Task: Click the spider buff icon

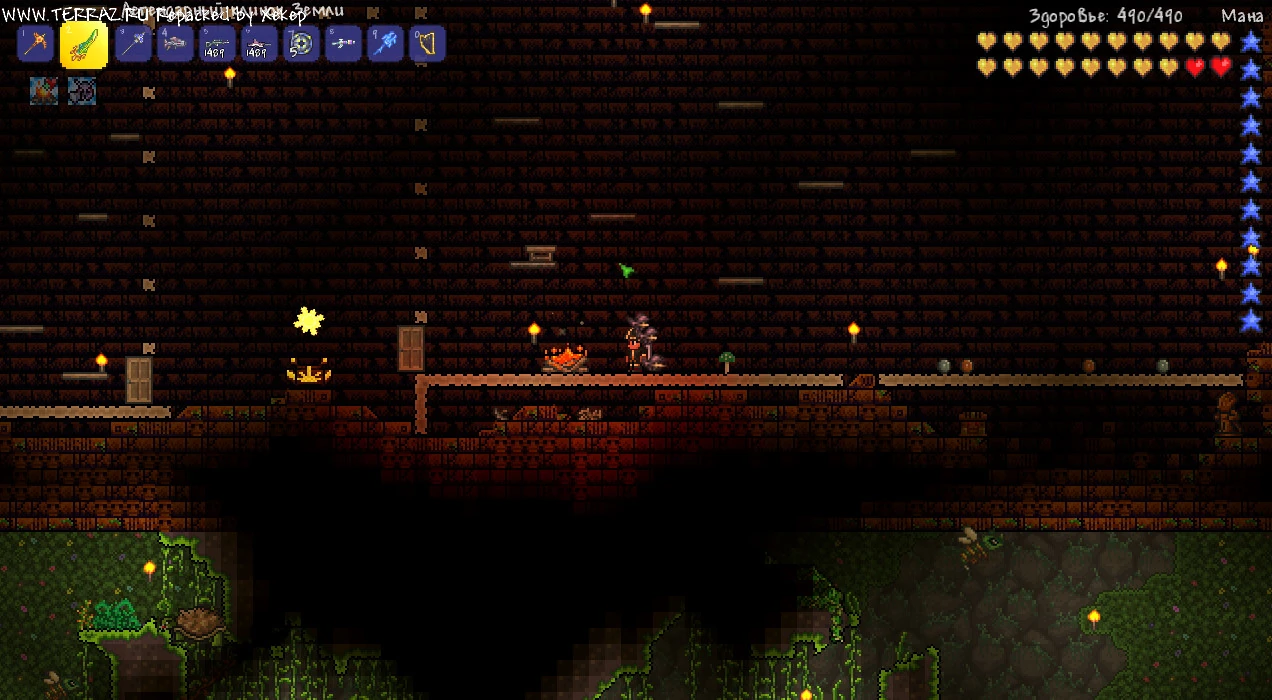Action: (82, 91)
